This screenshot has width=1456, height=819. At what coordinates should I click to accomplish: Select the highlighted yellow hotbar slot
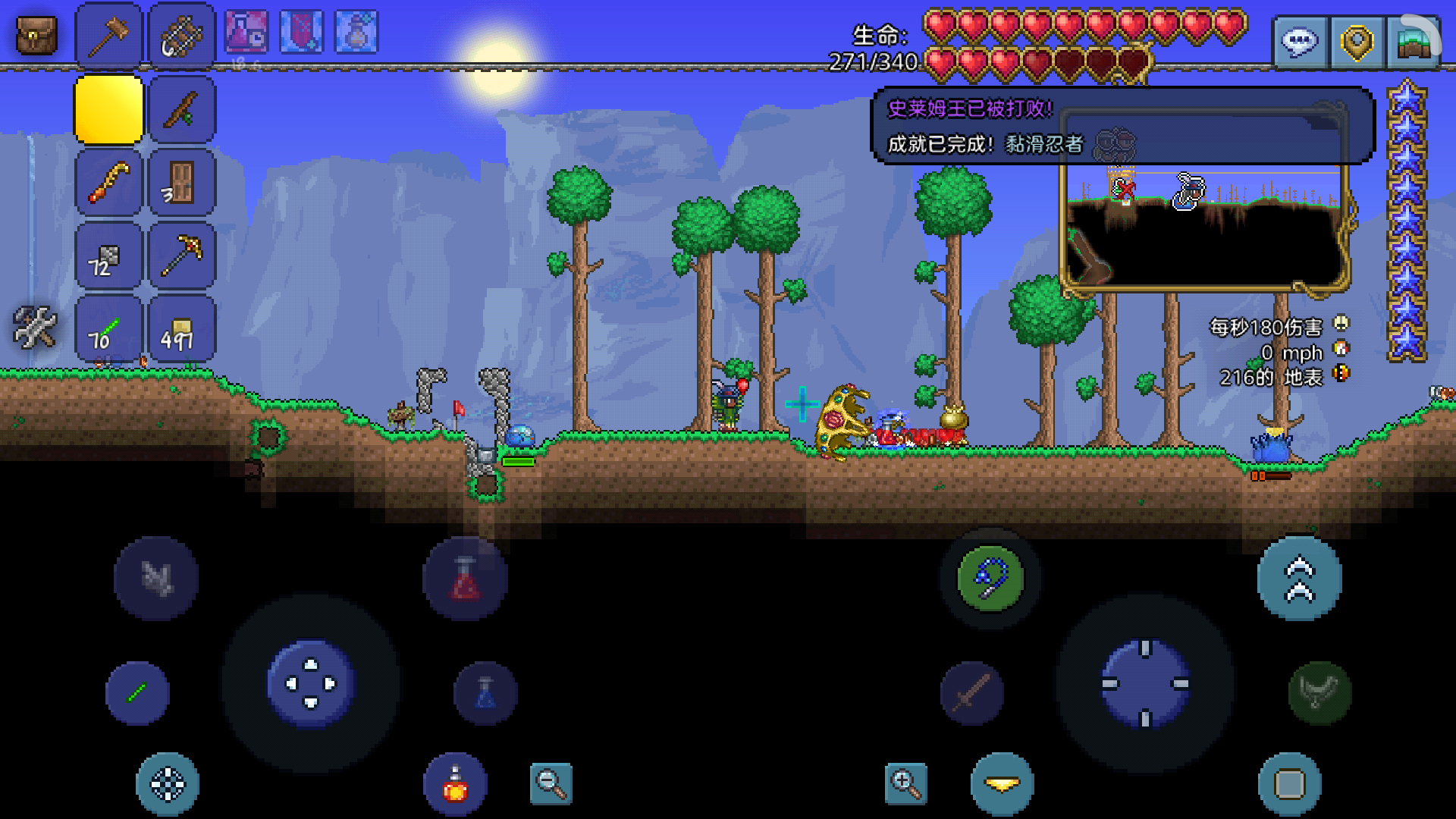[x=108, y=110]
